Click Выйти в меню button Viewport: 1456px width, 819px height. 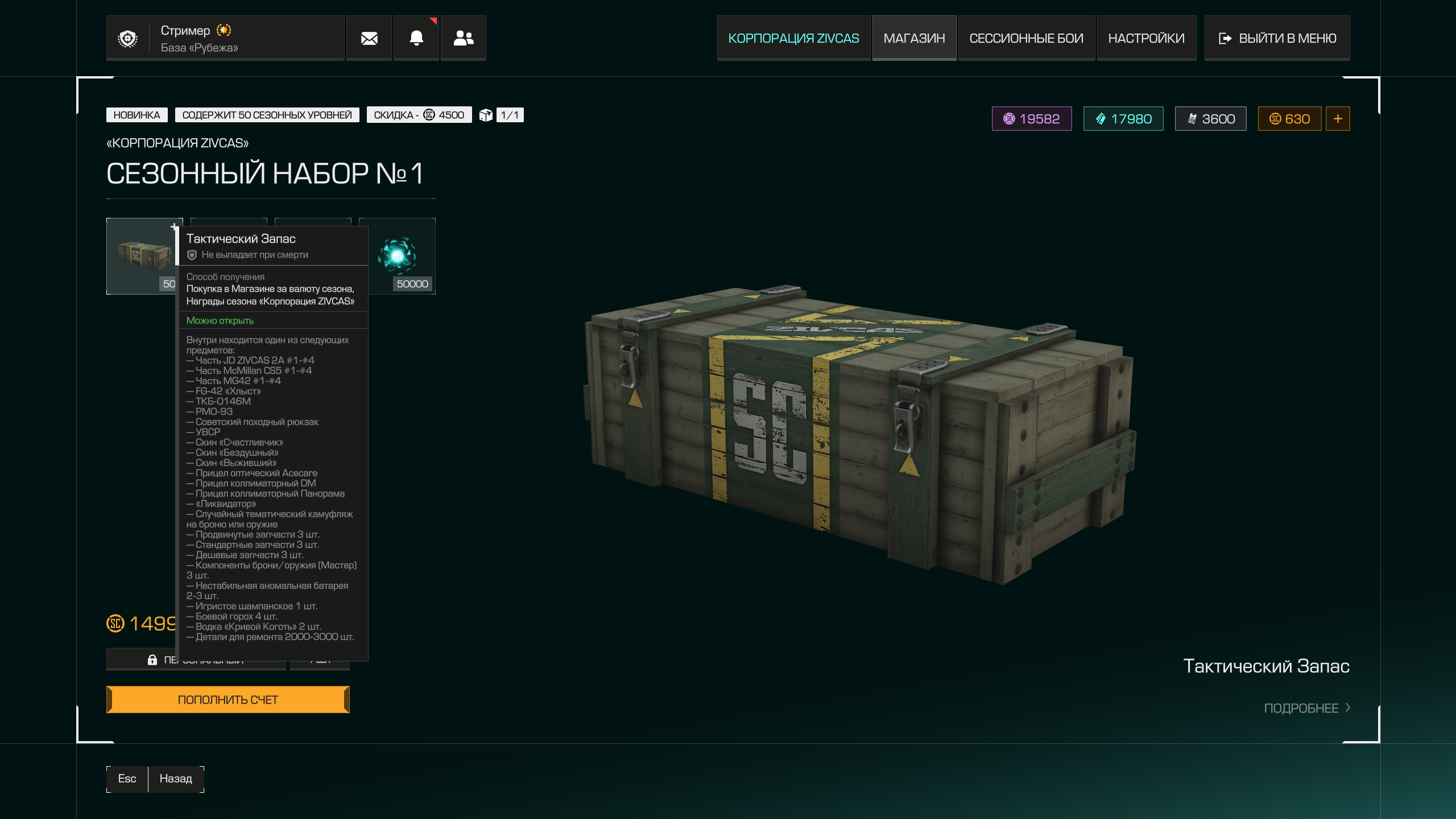click(x=1277, y=38)
